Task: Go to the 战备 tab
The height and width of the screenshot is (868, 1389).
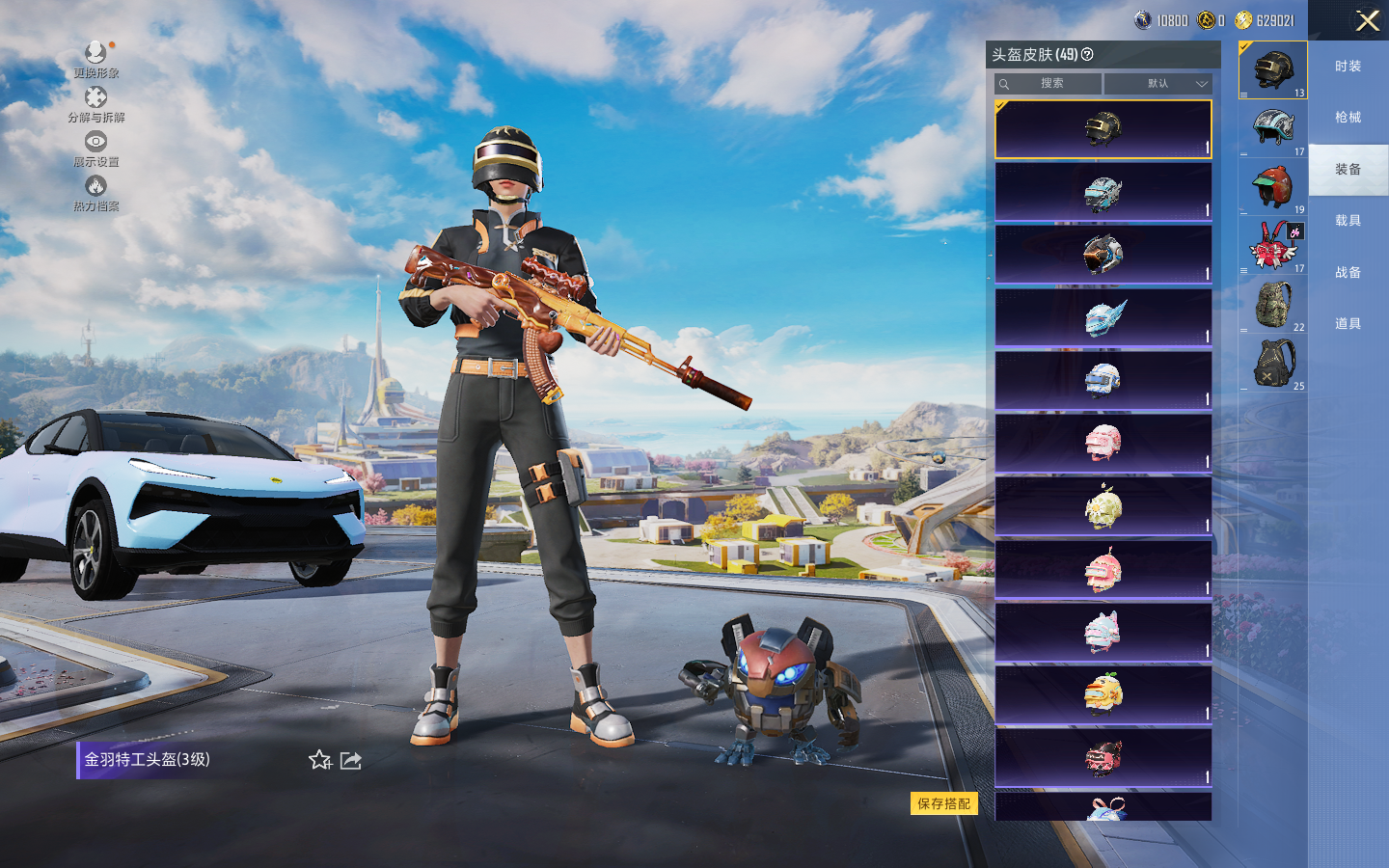Action: [x=1348, y=273]
